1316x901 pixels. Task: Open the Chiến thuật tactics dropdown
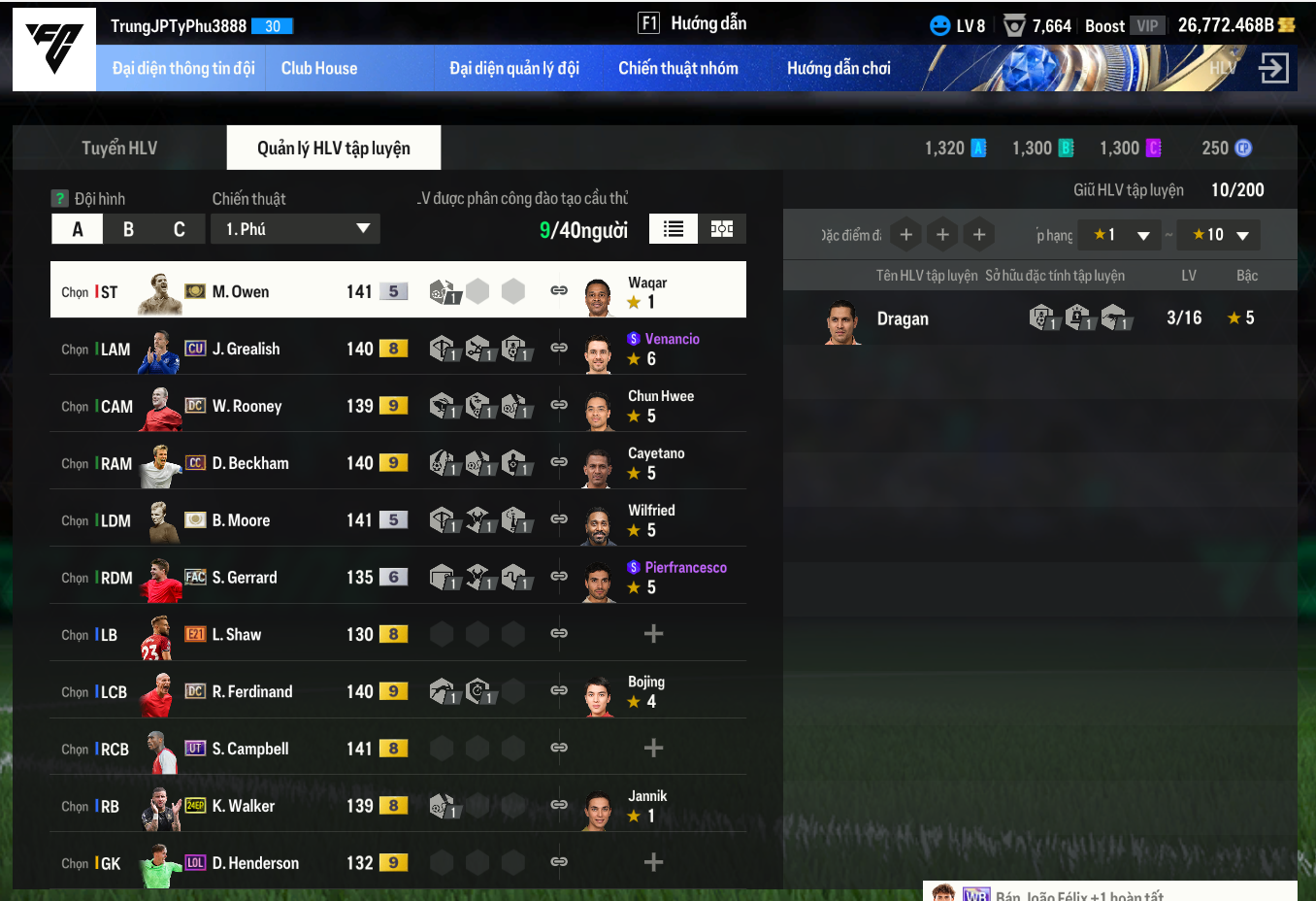(x=295, y=229)
